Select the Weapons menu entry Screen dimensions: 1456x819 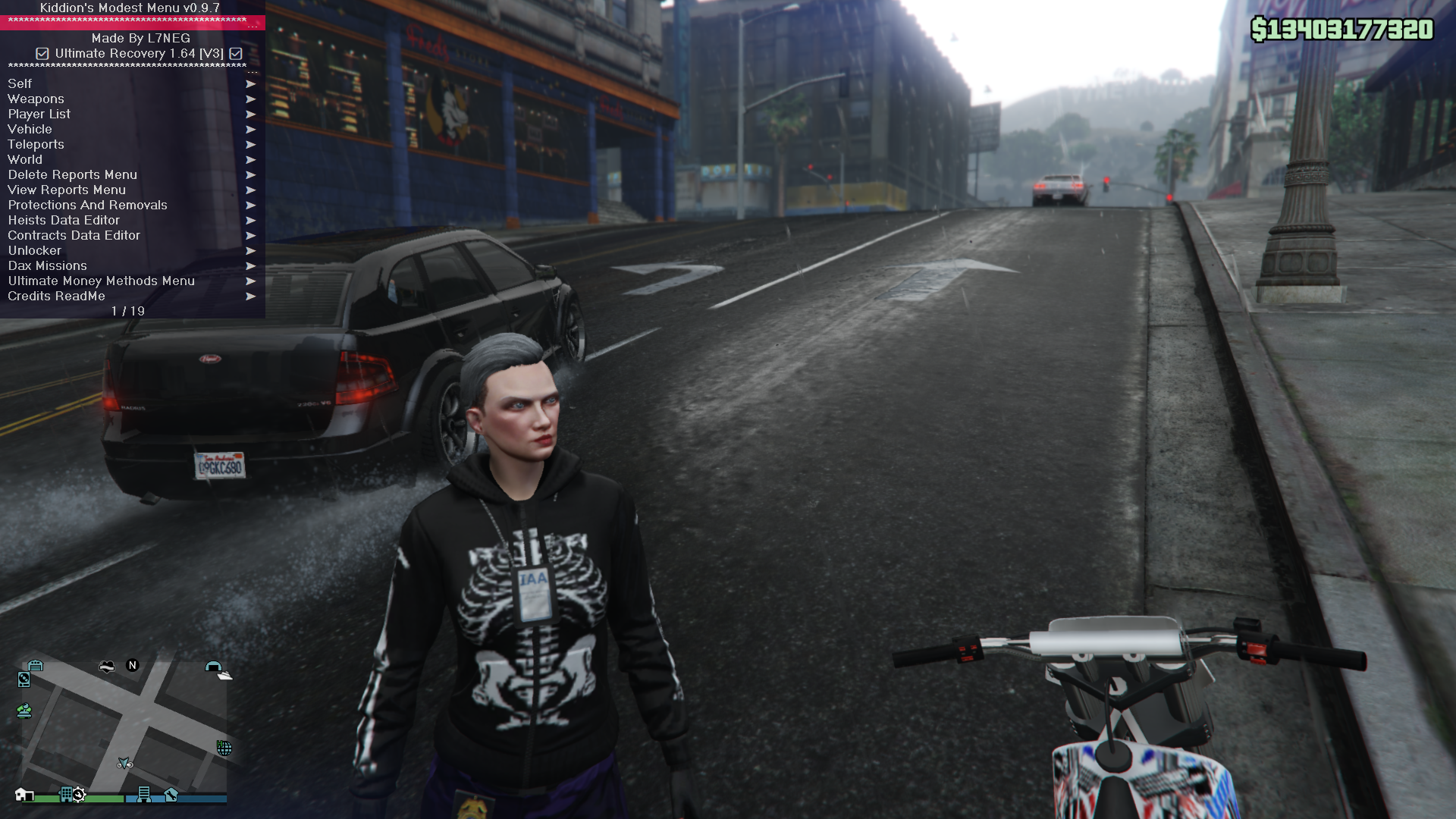click(36, 99)
